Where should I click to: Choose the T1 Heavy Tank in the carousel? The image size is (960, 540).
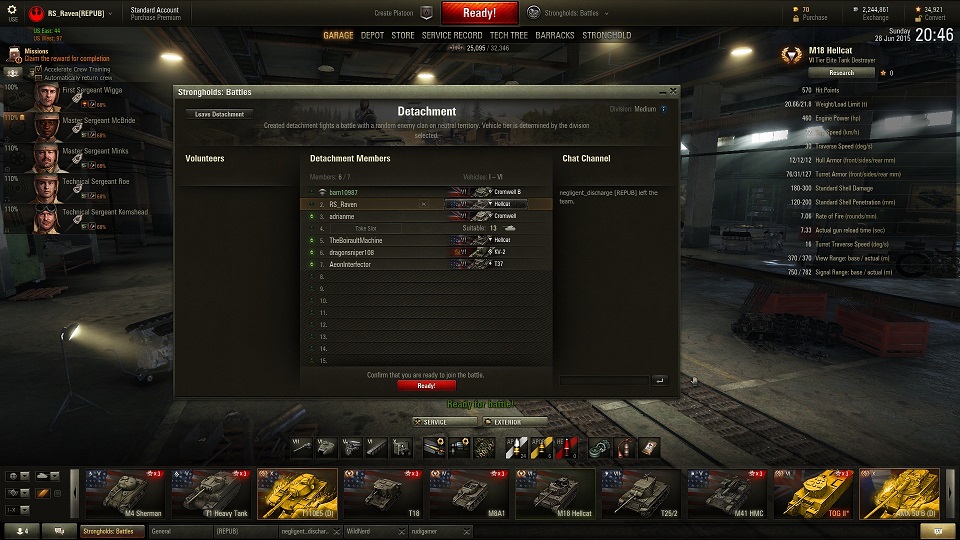pyautogui.click(x=211, y=495)
